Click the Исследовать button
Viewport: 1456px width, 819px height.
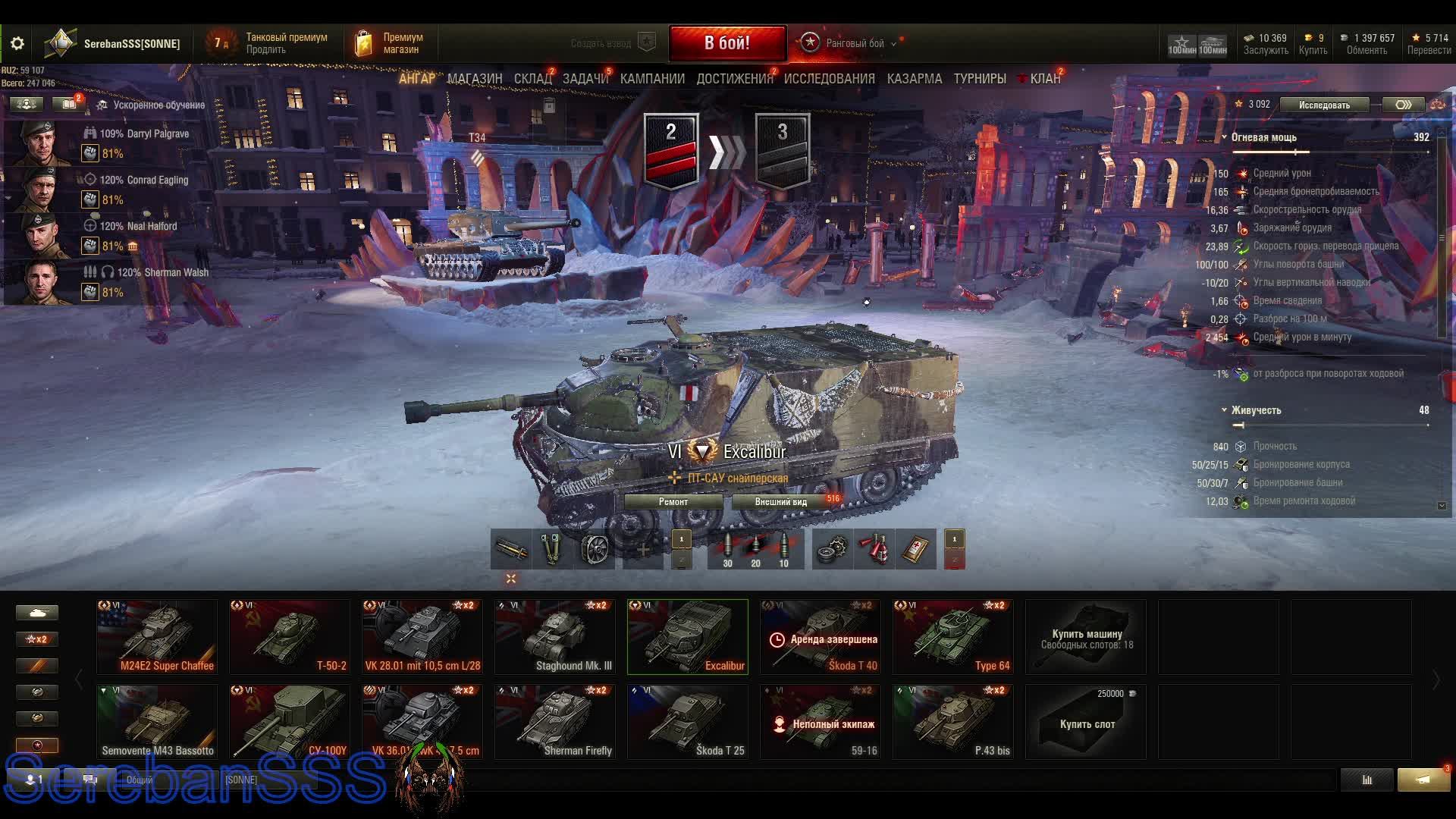[x=1324, y=105]
